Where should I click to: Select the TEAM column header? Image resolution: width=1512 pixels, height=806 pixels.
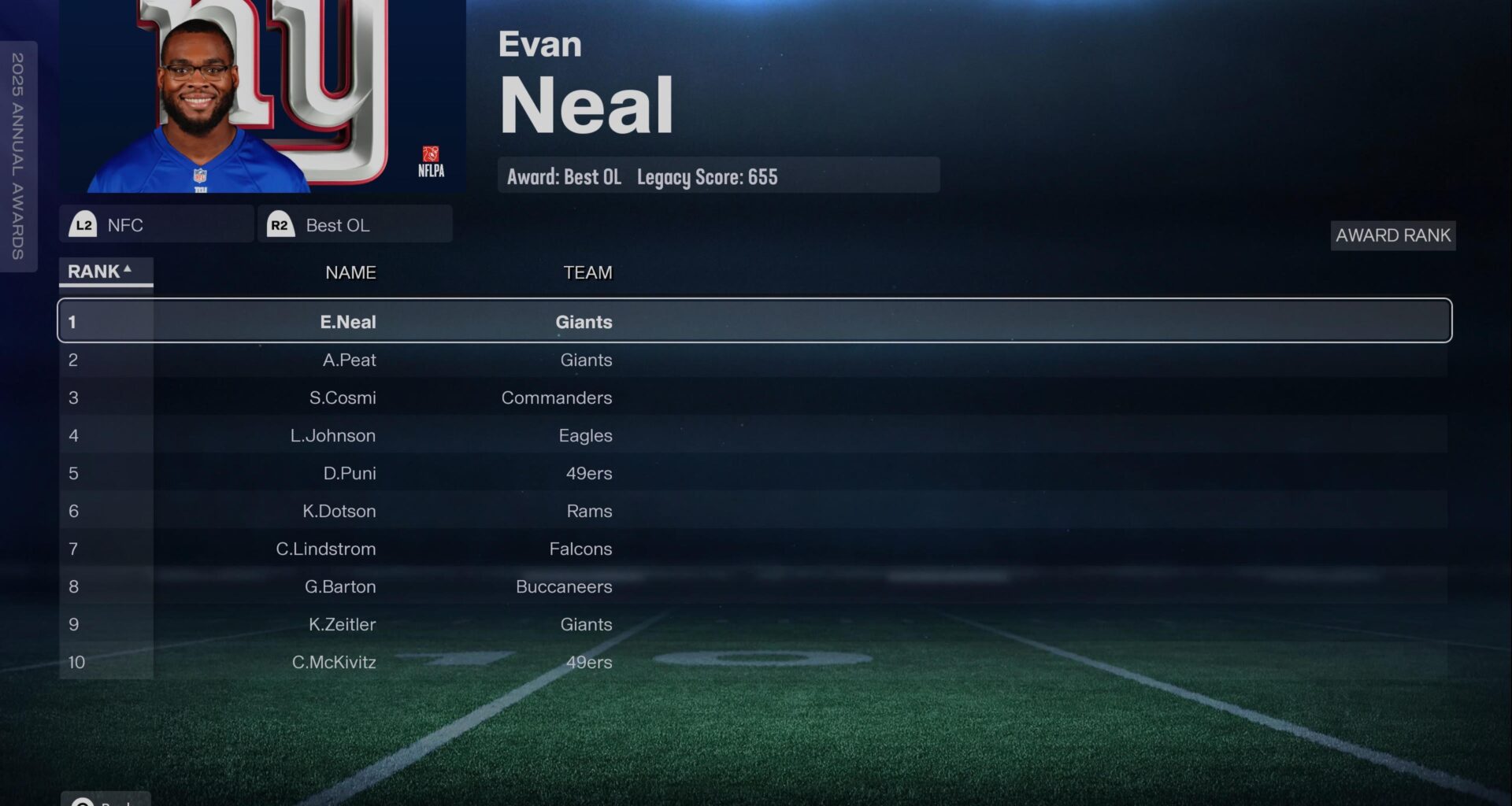point(588,272)
